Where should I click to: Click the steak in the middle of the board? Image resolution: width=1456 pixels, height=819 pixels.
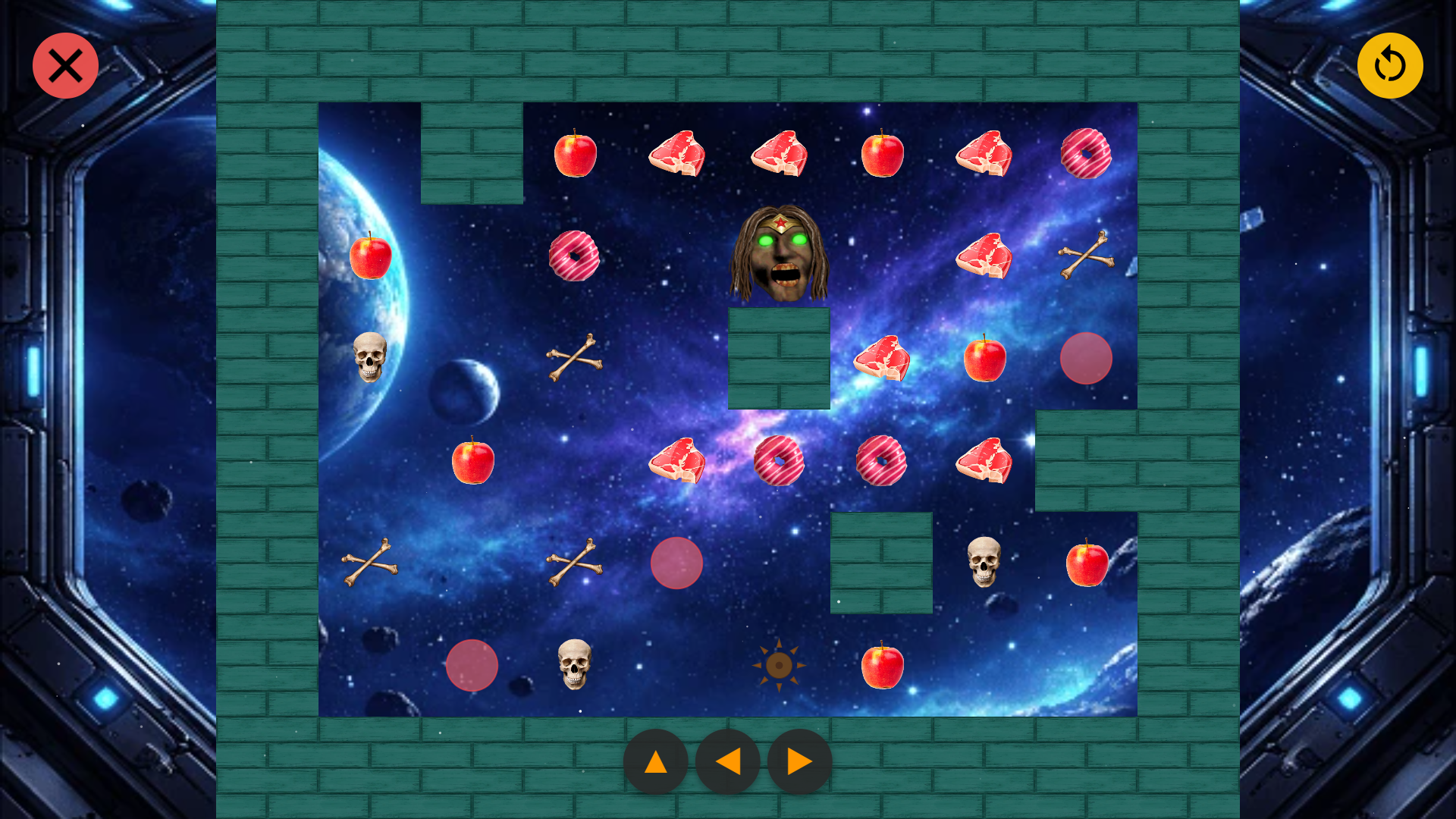pyautogui.click(x=679, y=461)
